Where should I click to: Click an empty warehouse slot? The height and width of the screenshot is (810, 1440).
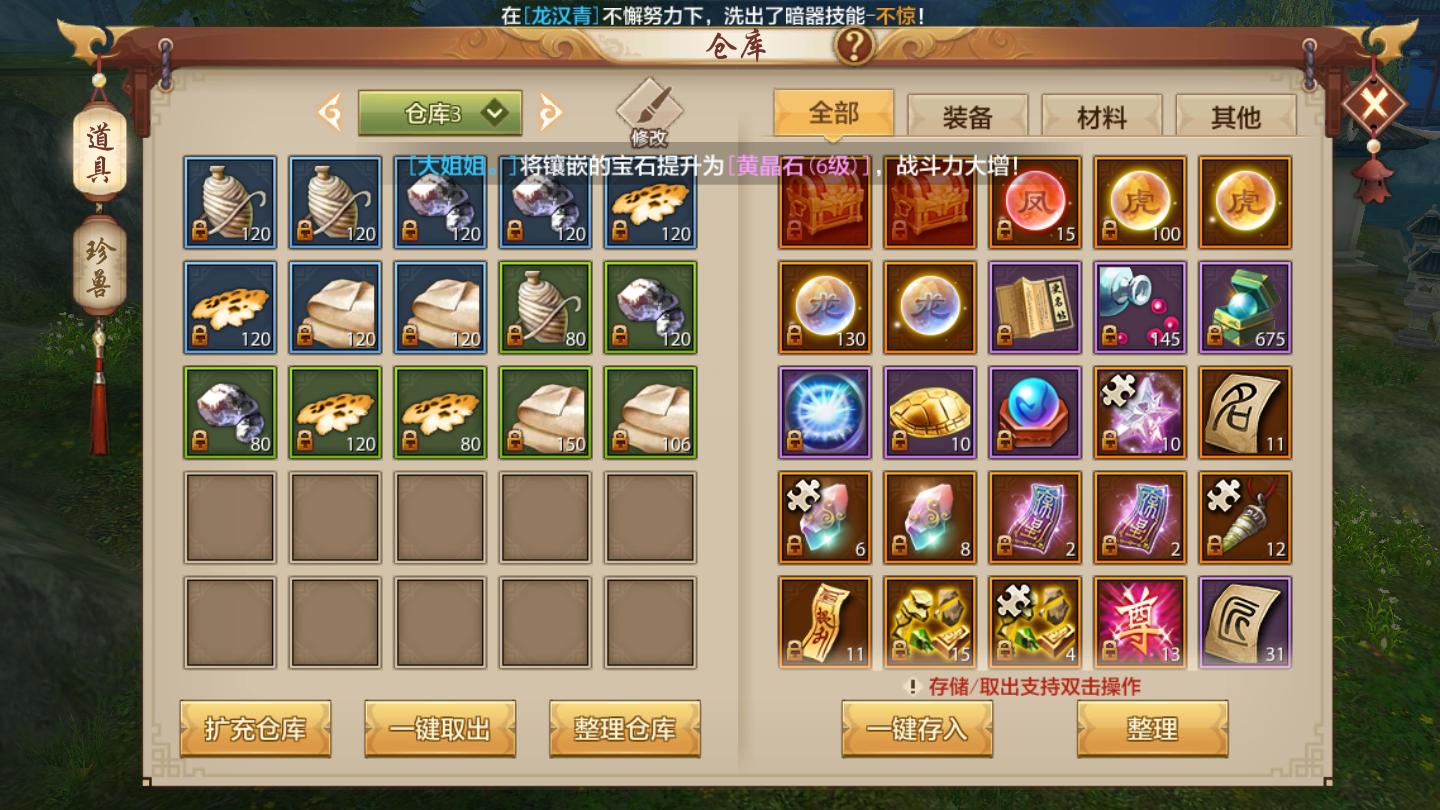(x=230, y=517)
